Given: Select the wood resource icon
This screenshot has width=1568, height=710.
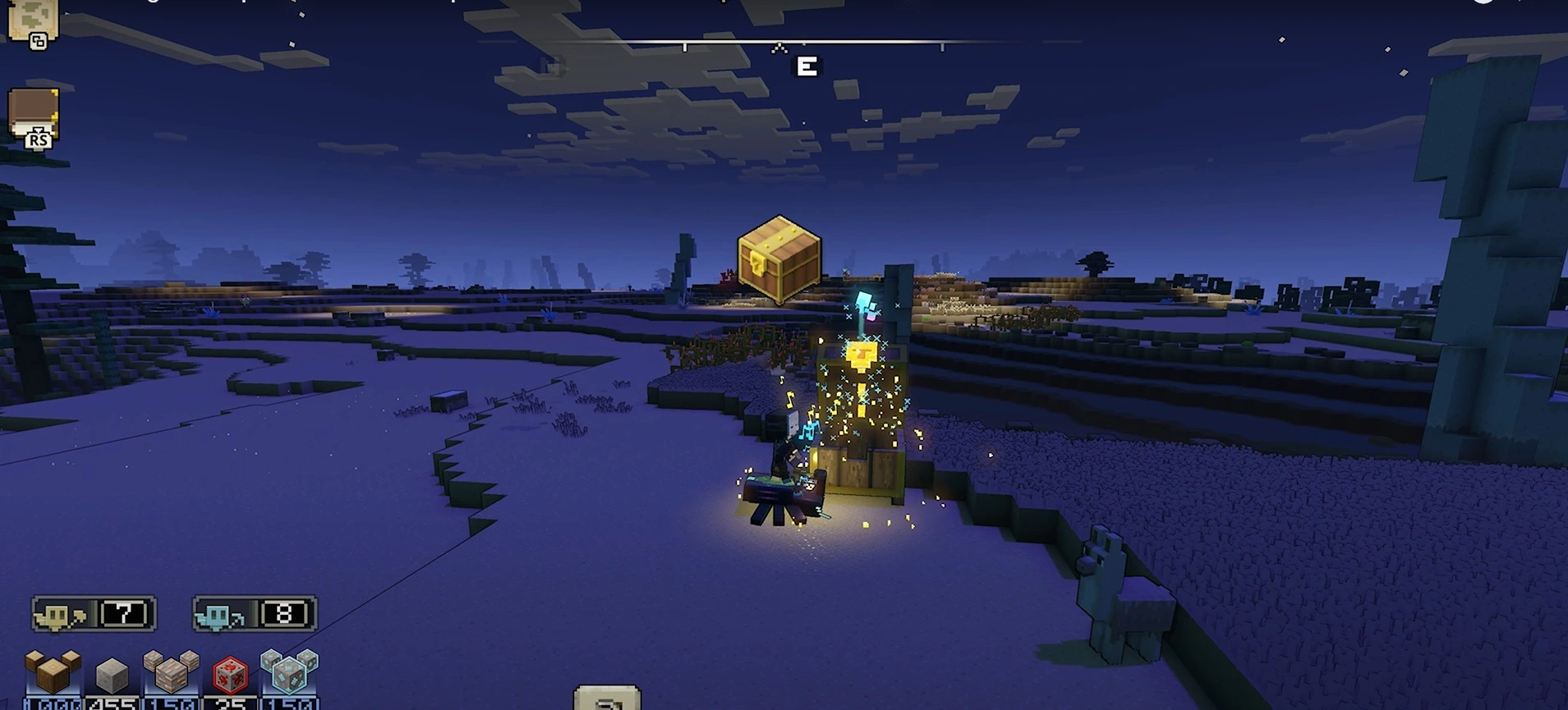Looking at the screenshot, I should coord(53,672).
